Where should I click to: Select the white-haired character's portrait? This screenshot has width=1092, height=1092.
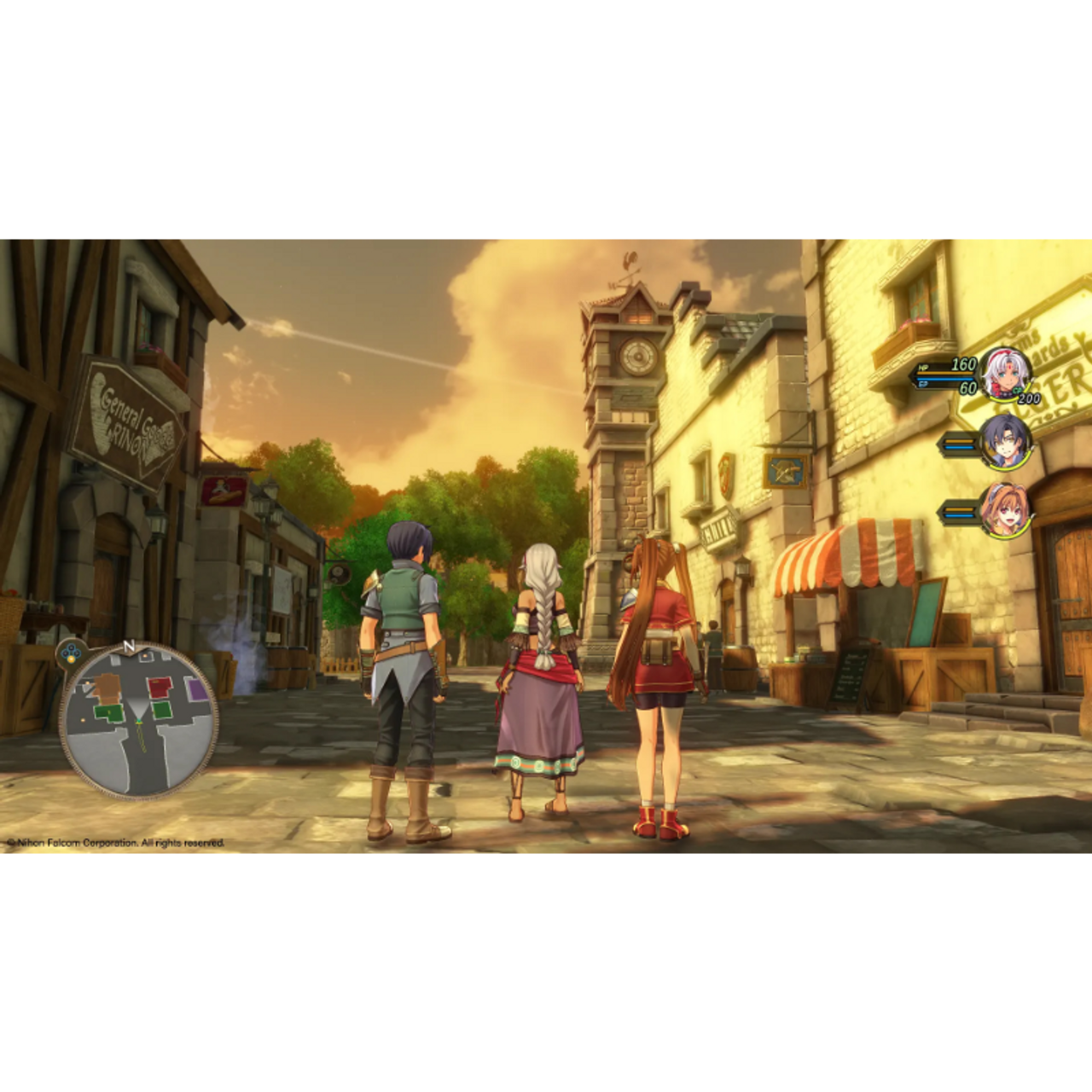pyautogui.click(x=1005, y=375)
